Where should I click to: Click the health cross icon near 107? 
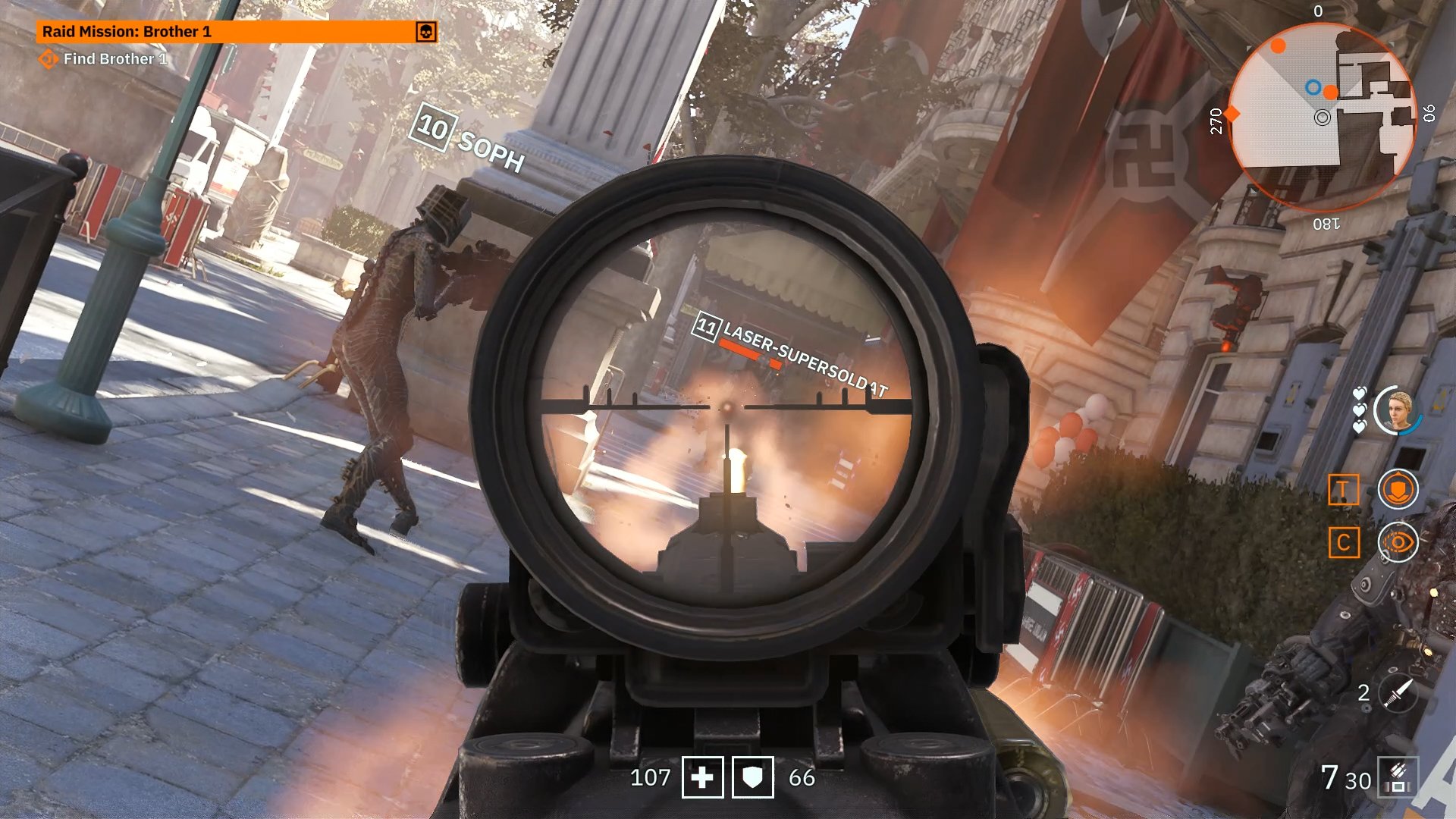click(x=704, y=777)
